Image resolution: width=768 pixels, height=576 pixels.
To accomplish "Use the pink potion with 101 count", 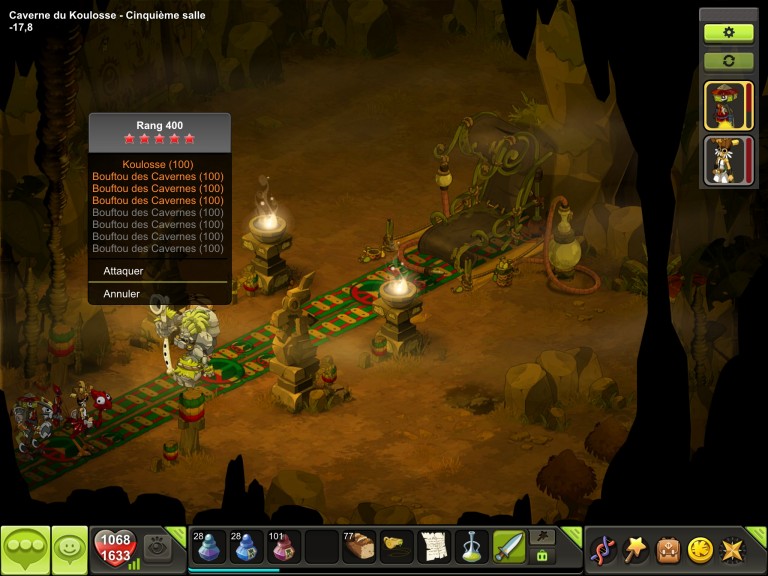I will click(x=282, y=547).
